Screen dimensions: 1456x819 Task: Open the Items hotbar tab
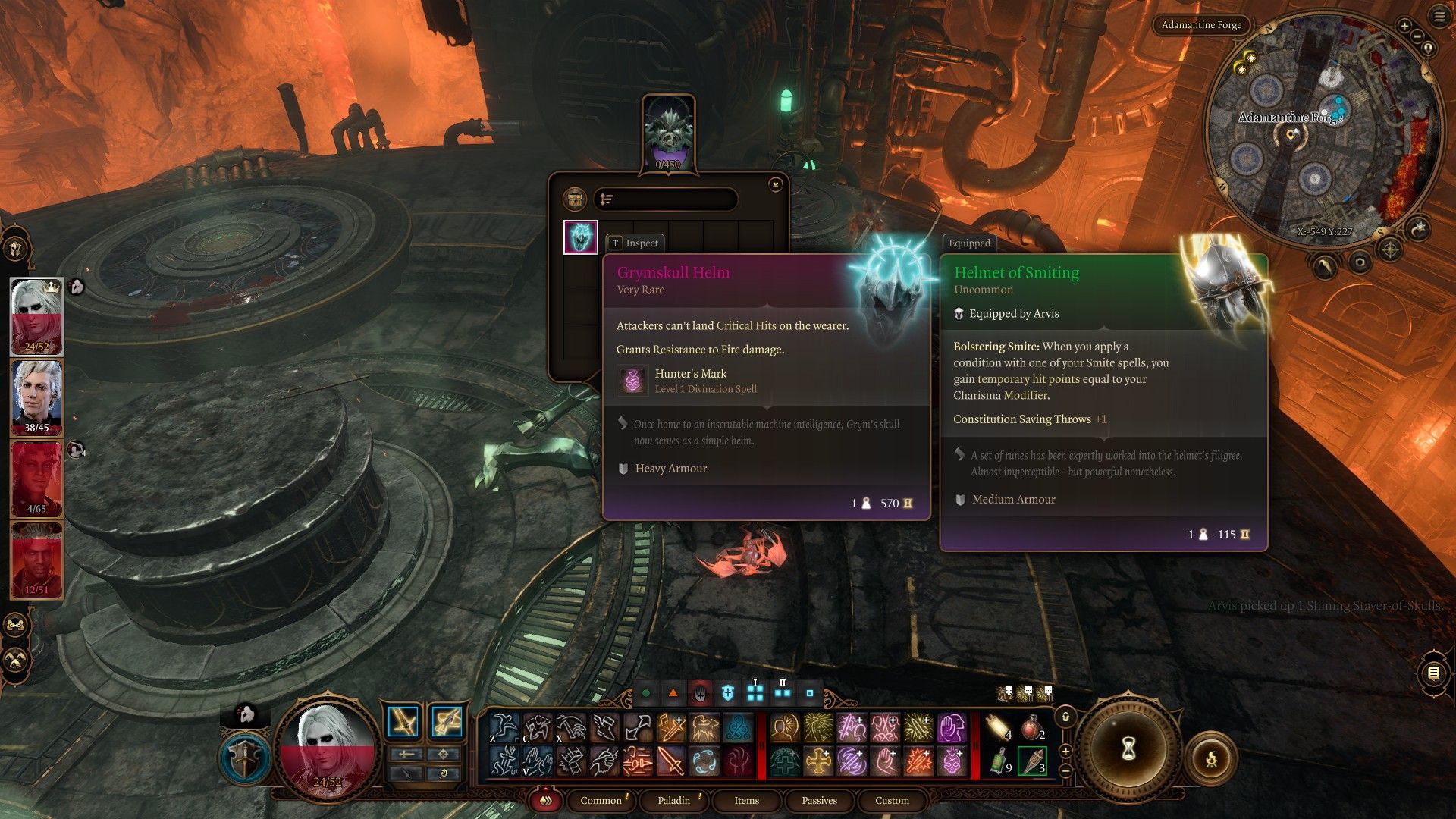tap(746, 800)
